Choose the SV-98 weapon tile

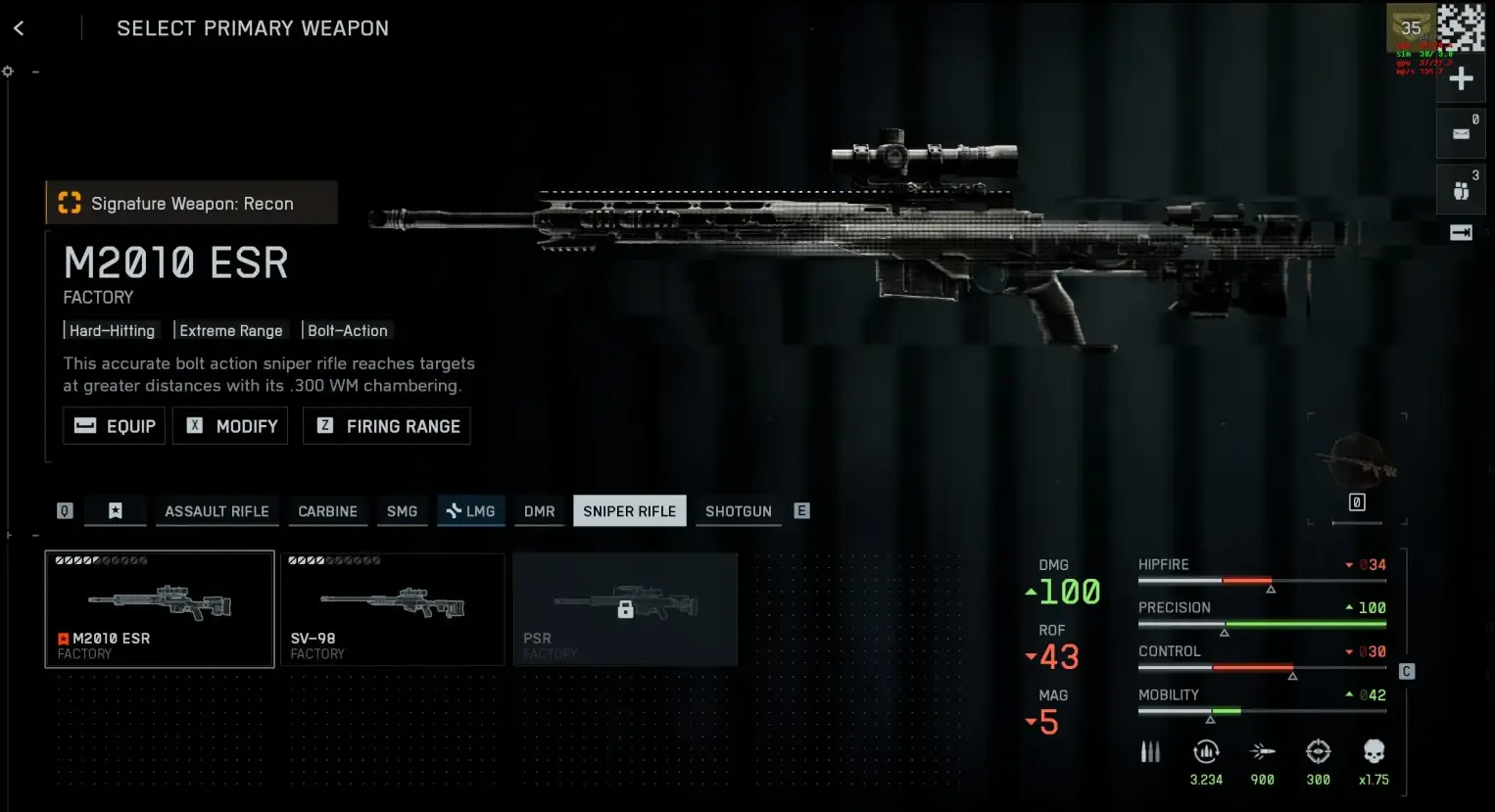(393, 609)
